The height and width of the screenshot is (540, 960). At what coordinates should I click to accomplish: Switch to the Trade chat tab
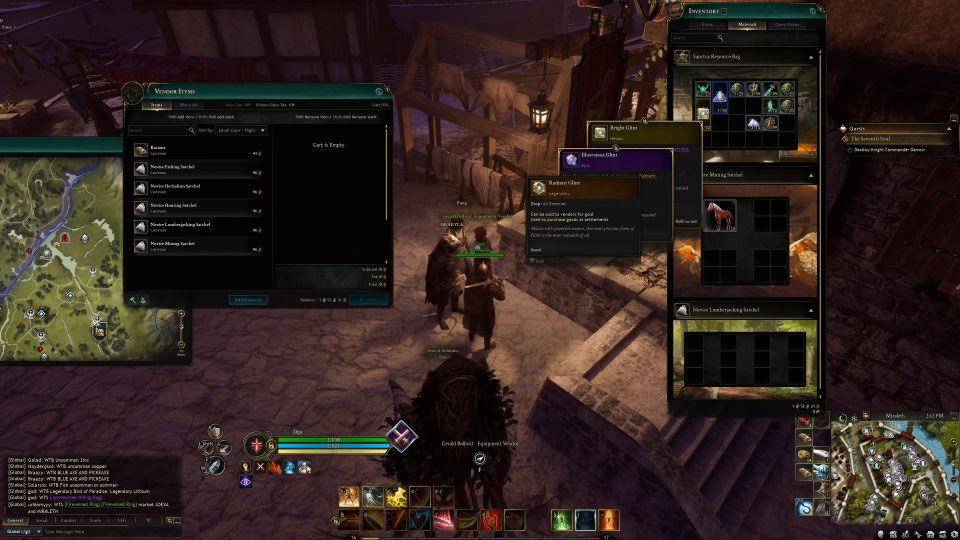point(95,521)
